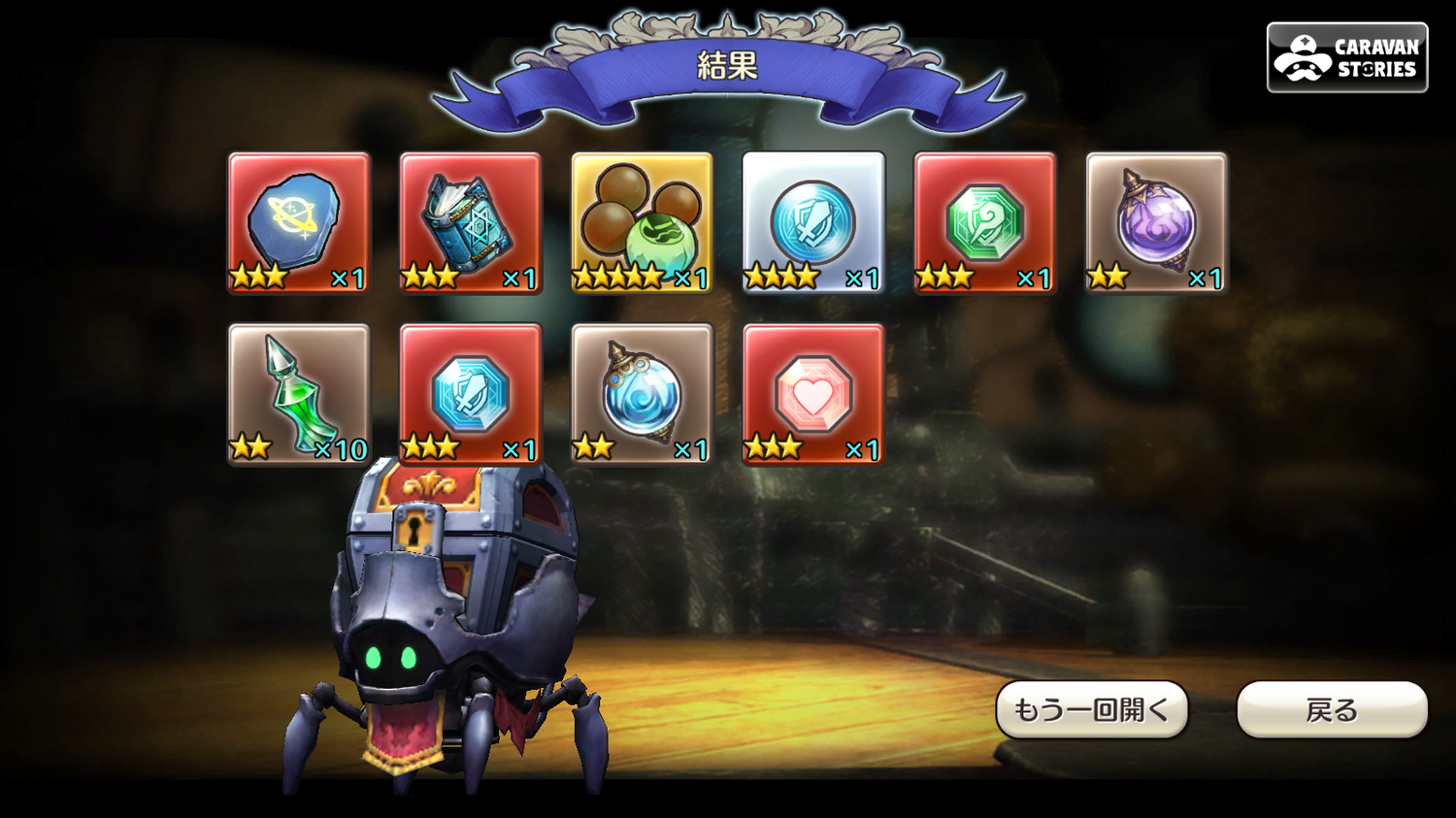Image resolution: width=1456 pixels, height=818 pixels.
Task: Pick the blue swirl orb reward
Action: (x=642, y=394)
